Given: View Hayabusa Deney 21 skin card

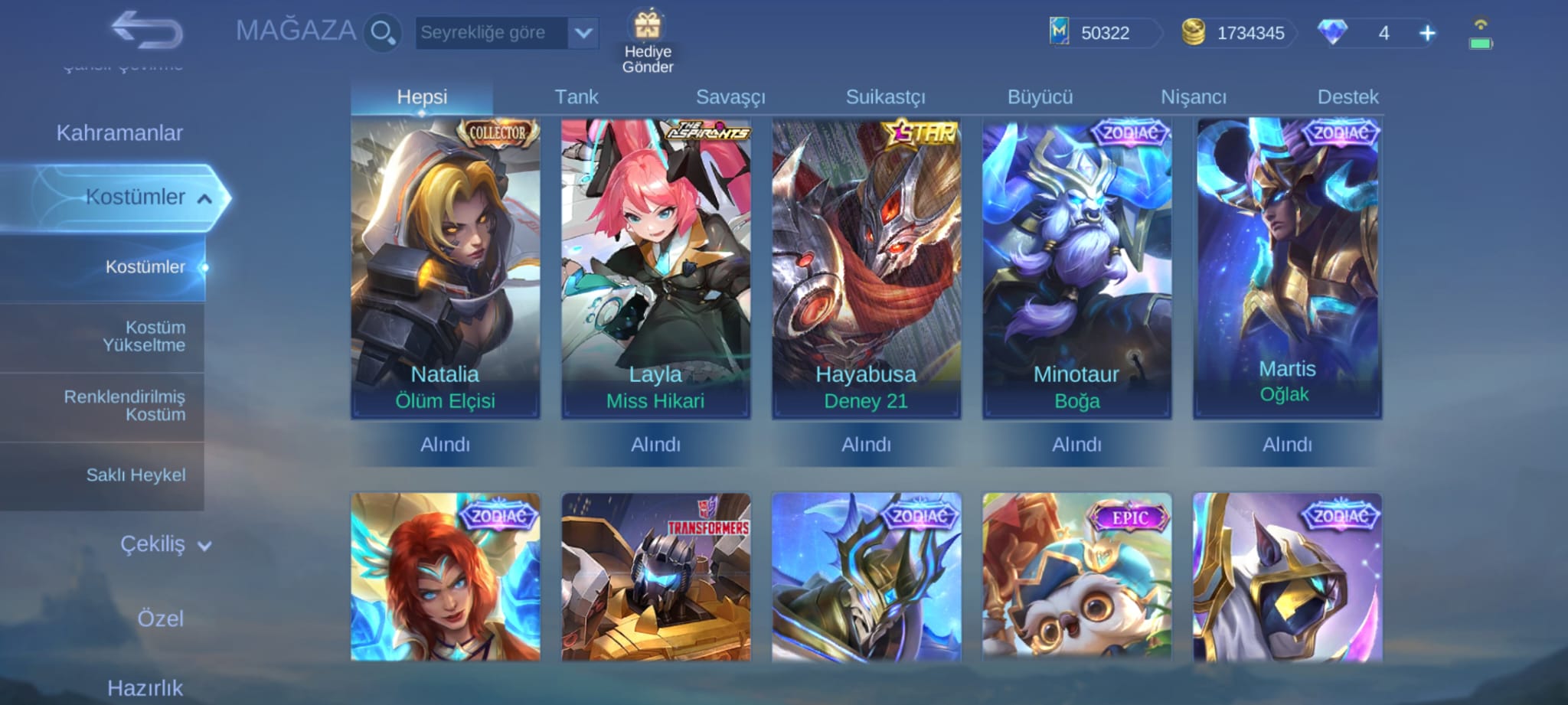Looking at the screenshot, I should pos(866,268).
